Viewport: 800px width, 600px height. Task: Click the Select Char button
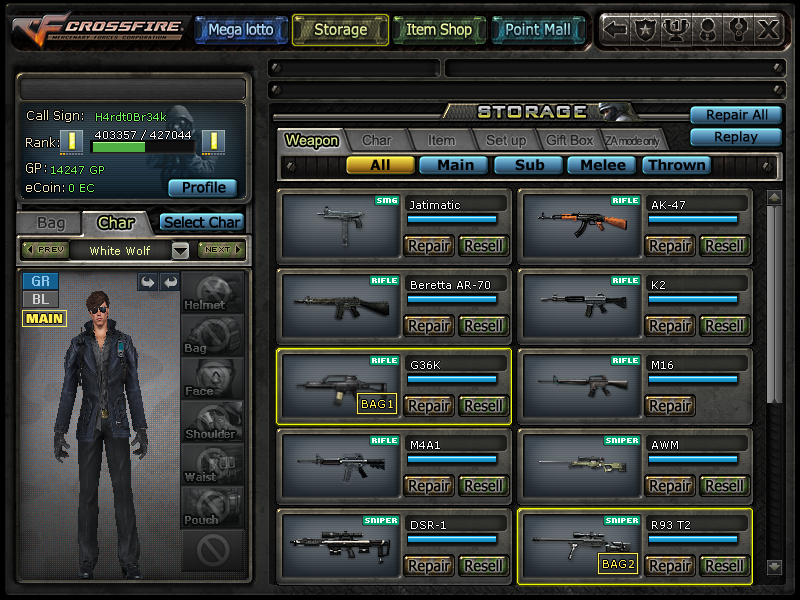coord(202,223)
